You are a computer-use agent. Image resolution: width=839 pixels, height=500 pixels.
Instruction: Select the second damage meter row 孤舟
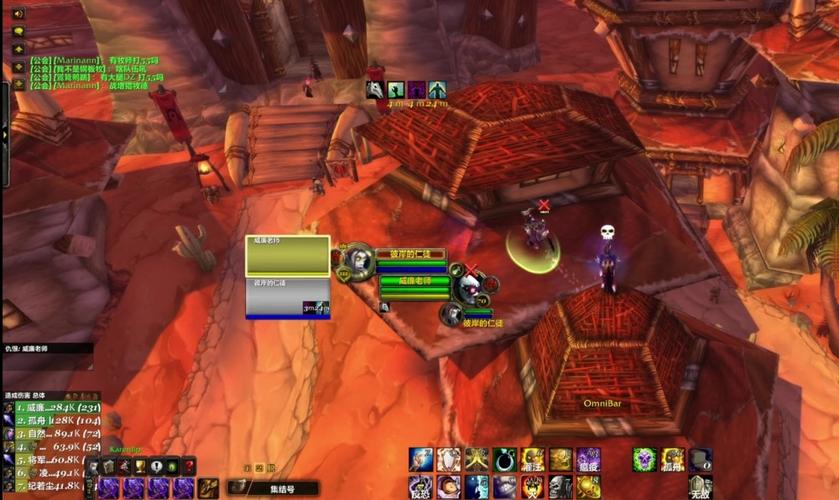tap(50, 420)
